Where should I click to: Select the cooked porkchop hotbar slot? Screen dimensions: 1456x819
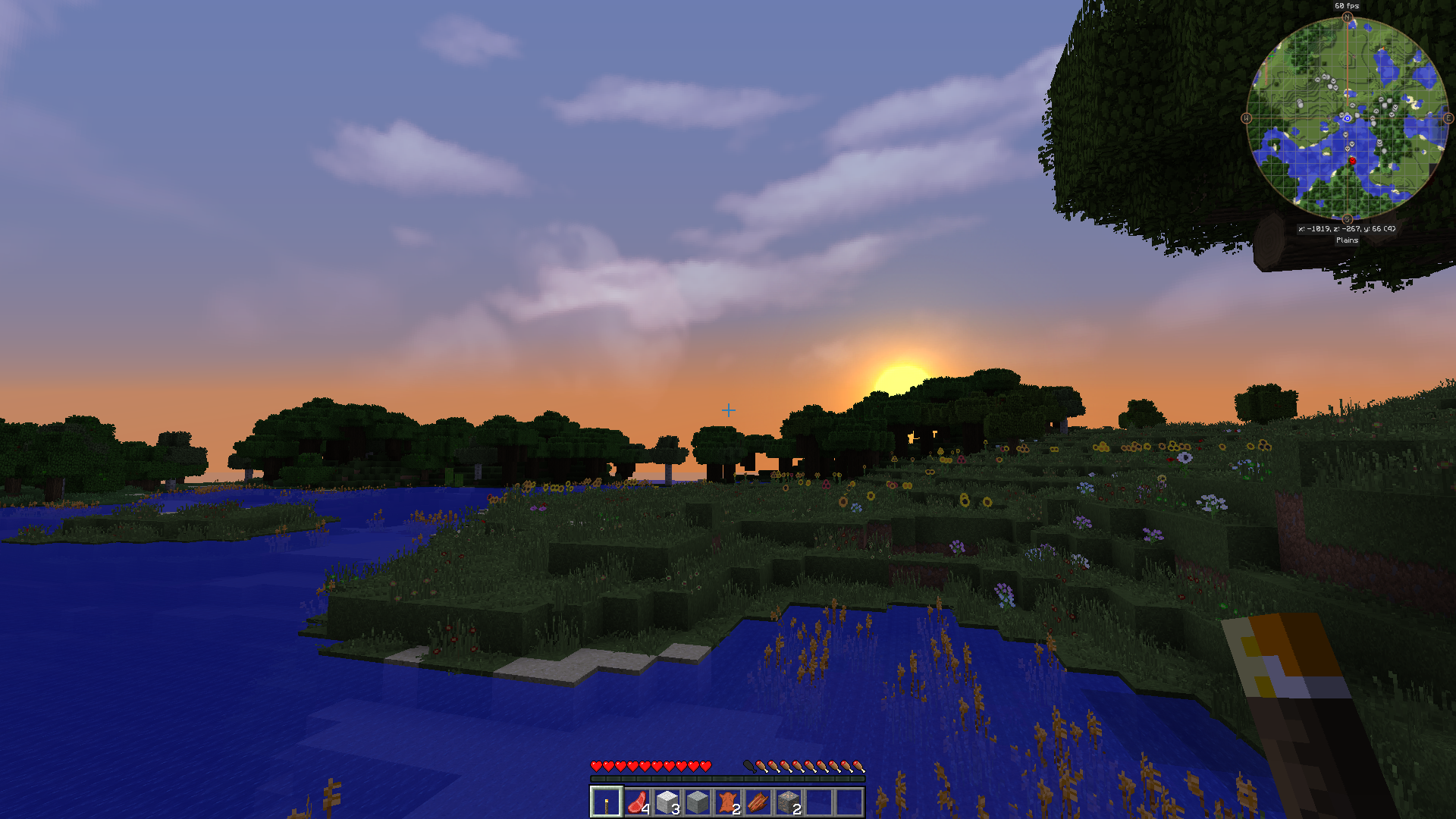pos(758,801)
